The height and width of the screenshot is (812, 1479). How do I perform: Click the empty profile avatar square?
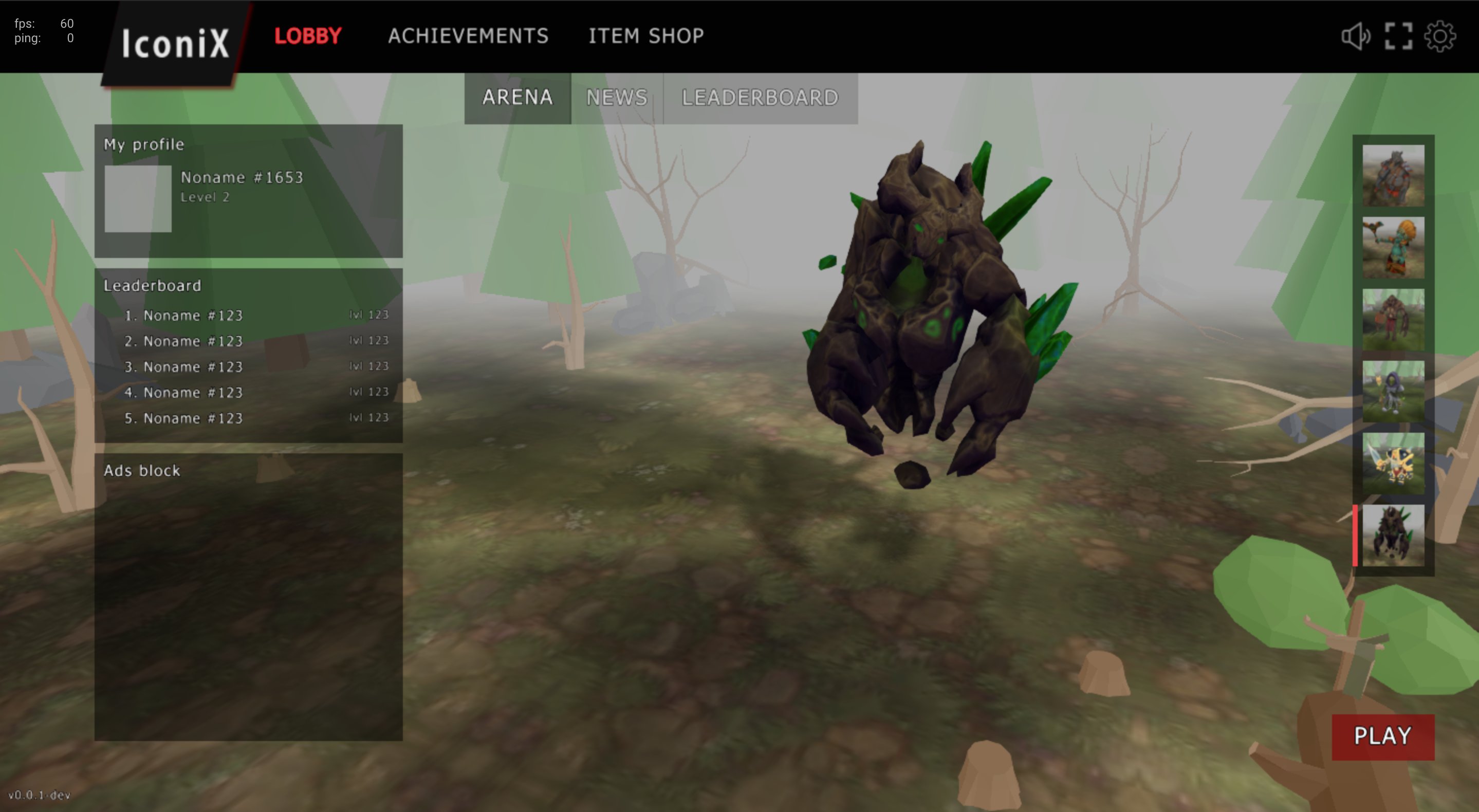tap(137, 200)
